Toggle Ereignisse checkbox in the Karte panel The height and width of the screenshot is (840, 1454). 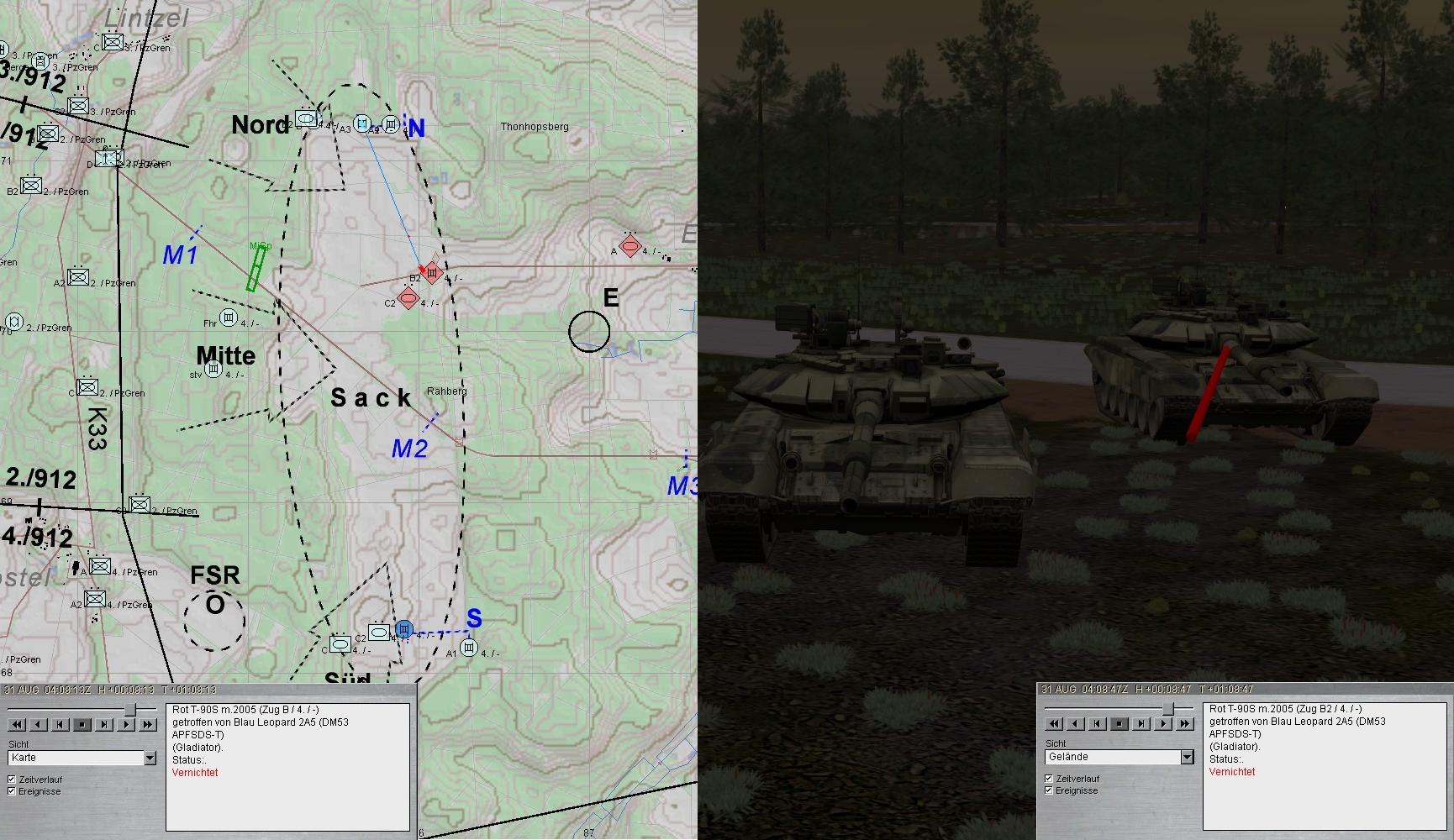(12, 791)
